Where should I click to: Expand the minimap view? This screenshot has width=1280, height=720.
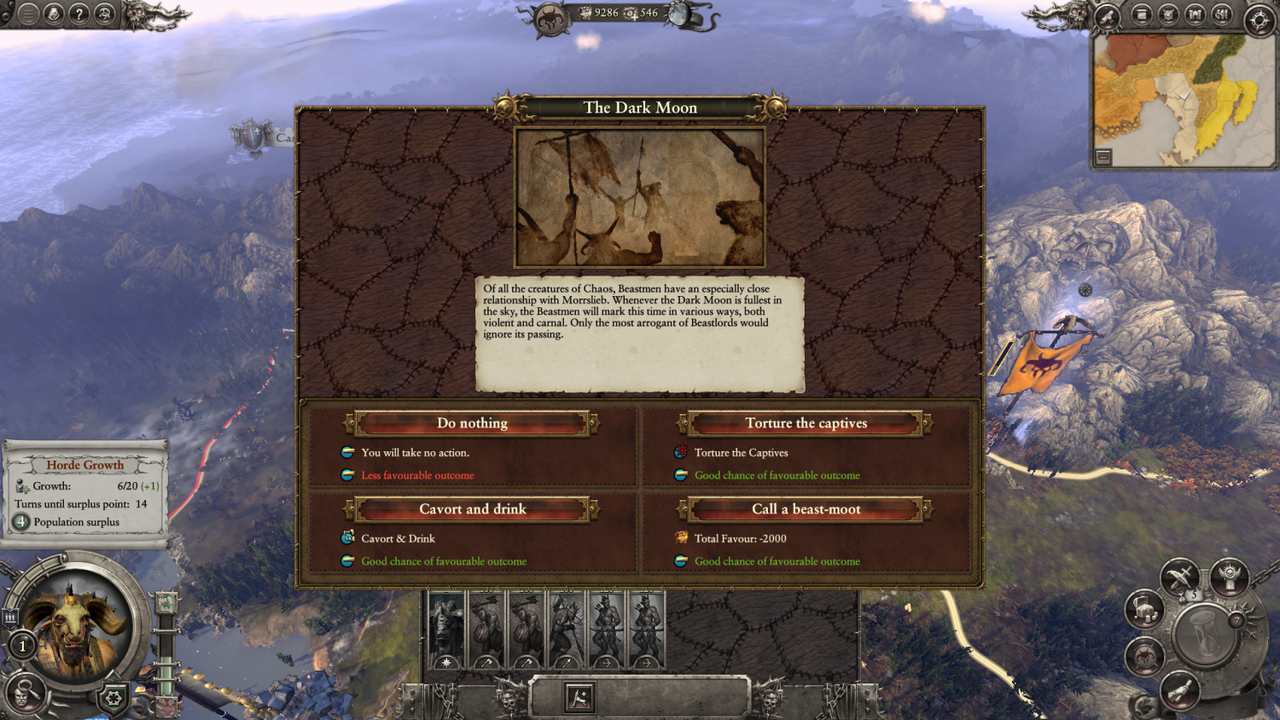point(1102,156)
